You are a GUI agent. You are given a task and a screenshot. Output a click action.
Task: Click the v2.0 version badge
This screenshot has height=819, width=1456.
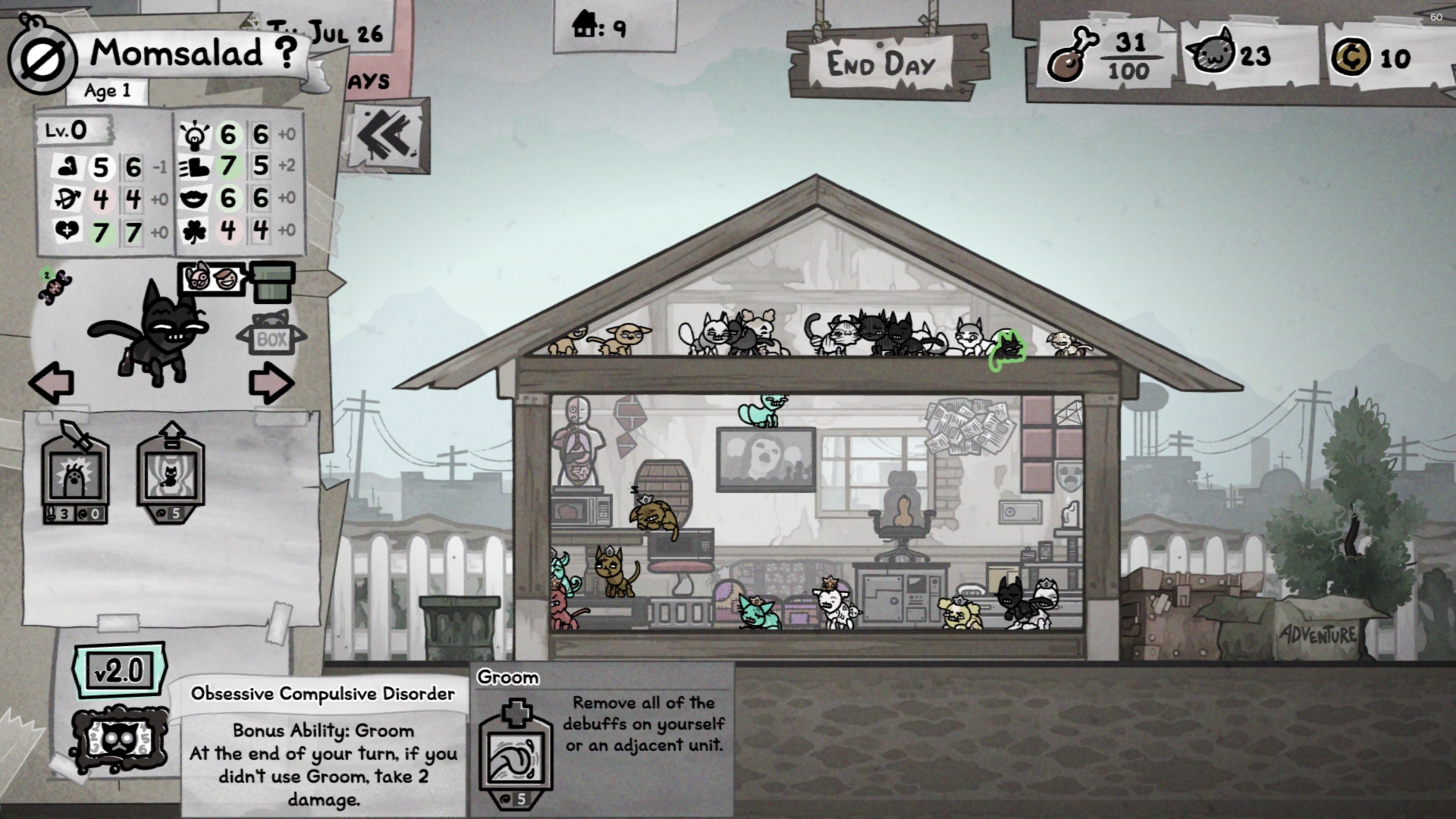[118, 670]
